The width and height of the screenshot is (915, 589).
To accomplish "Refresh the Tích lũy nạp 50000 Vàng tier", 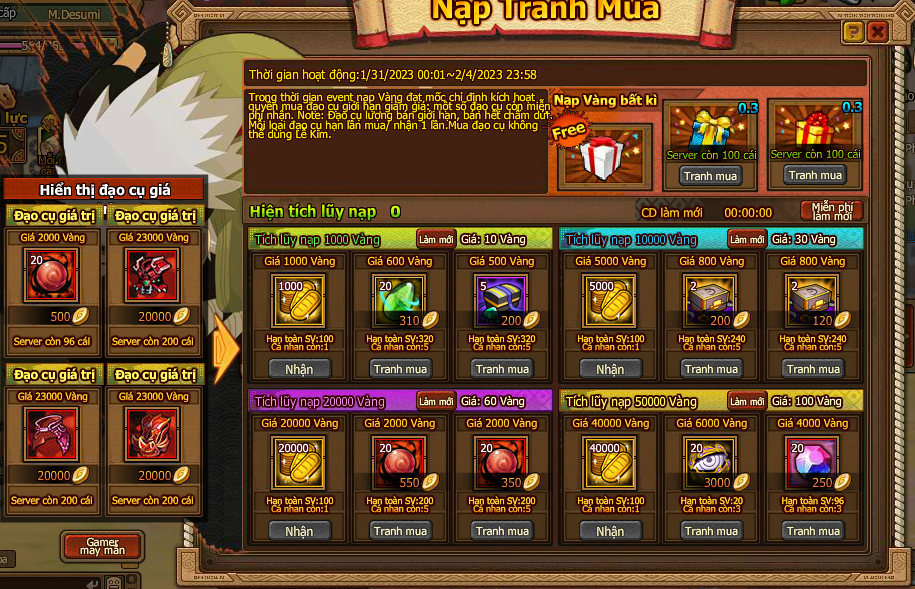I will point(746,401).
